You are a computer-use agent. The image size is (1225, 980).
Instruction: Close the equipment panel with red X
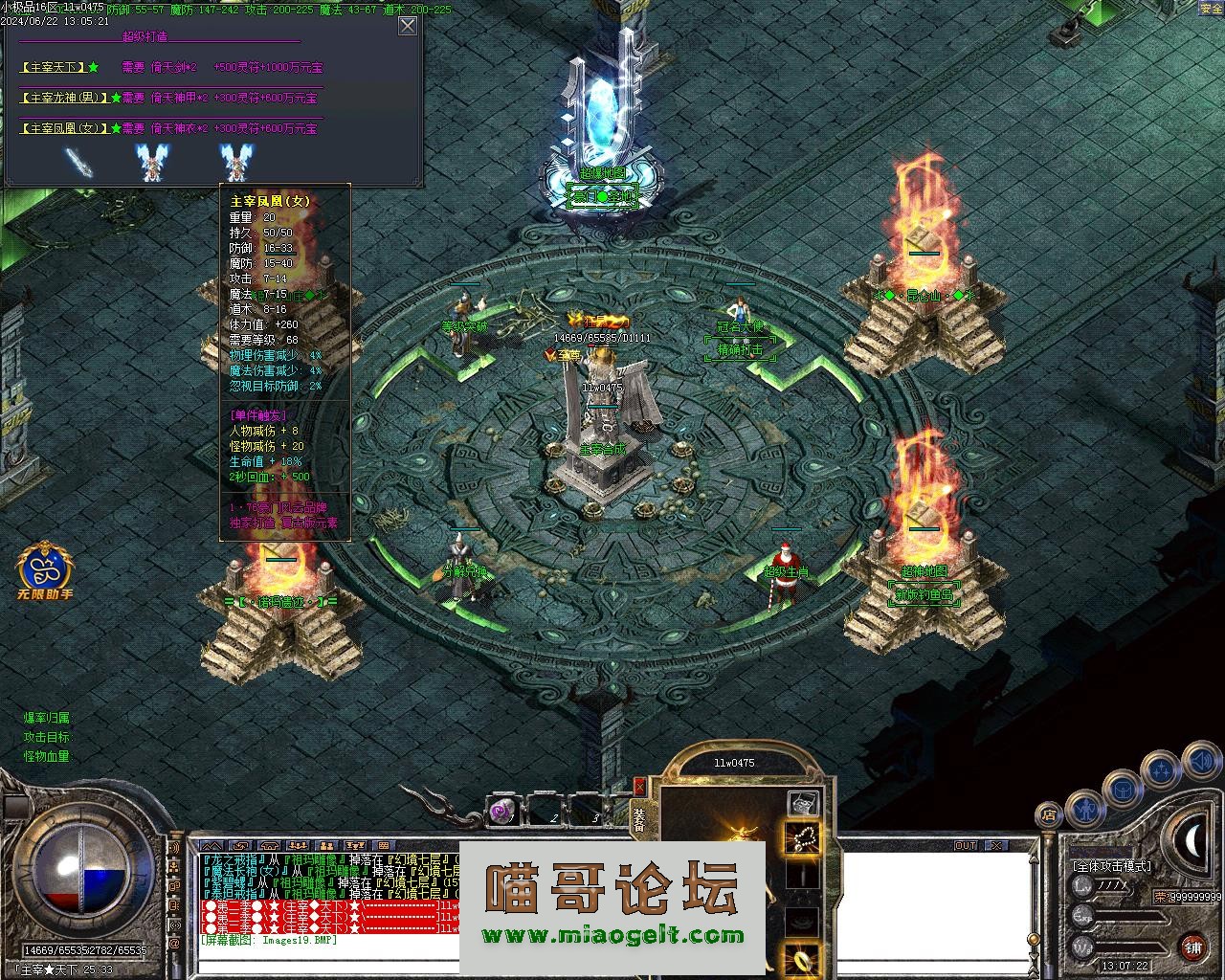639,787
